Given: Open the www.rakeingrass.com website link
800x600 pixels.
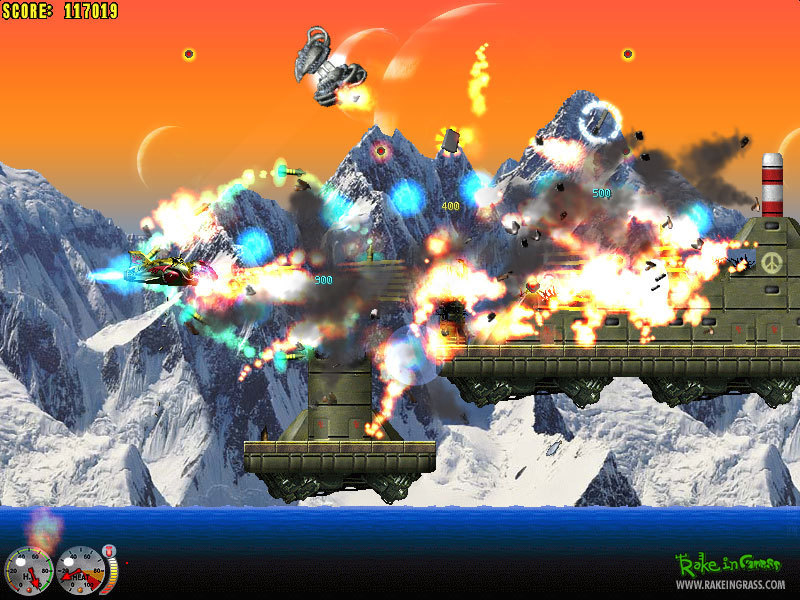Looking at the screenshot, I should [731, 584].
